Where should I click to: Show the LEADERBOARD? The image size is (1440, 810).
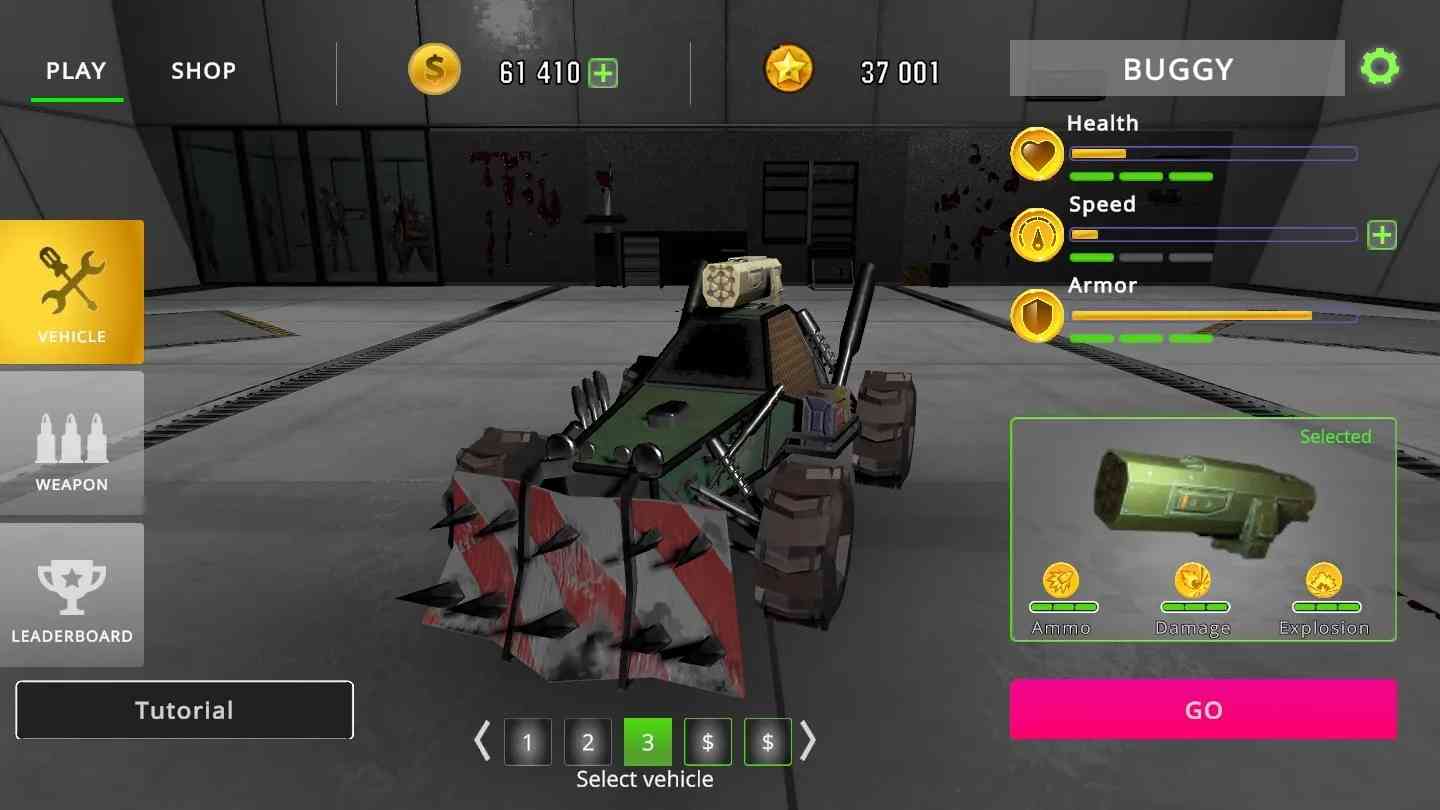[x=72, y=596]
